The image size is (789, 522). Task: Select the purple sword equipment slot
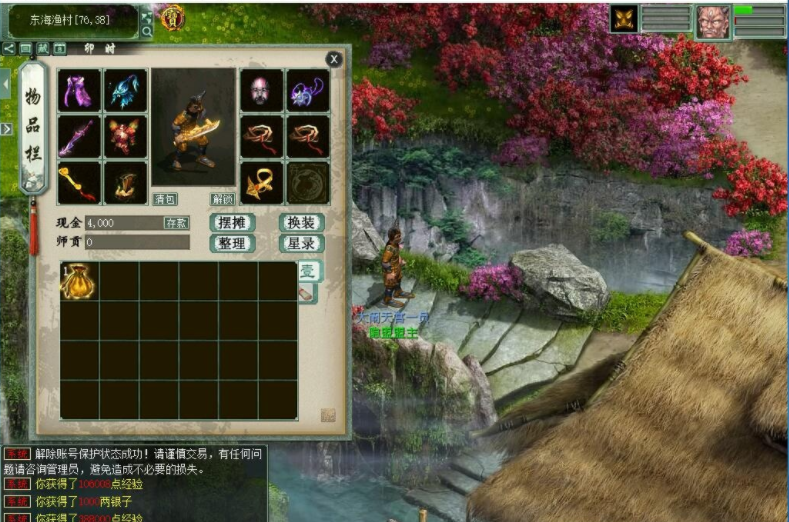tap(79, 137)
